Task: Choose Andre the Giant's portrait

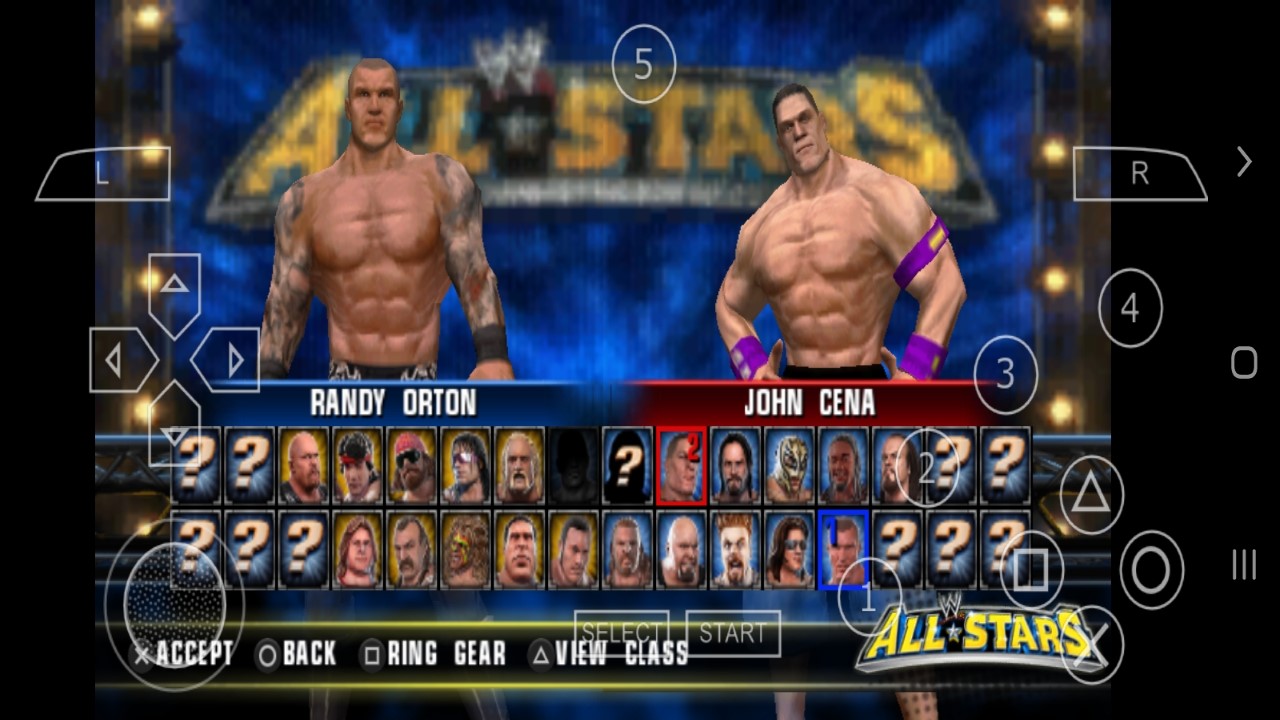Action: point(520,549)
